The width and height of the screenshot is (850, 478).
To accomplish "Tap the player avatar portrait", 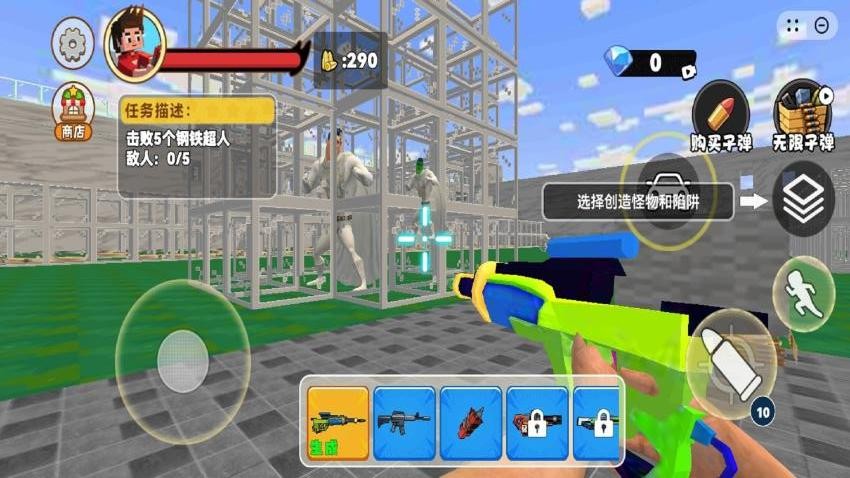I will 134,45.
